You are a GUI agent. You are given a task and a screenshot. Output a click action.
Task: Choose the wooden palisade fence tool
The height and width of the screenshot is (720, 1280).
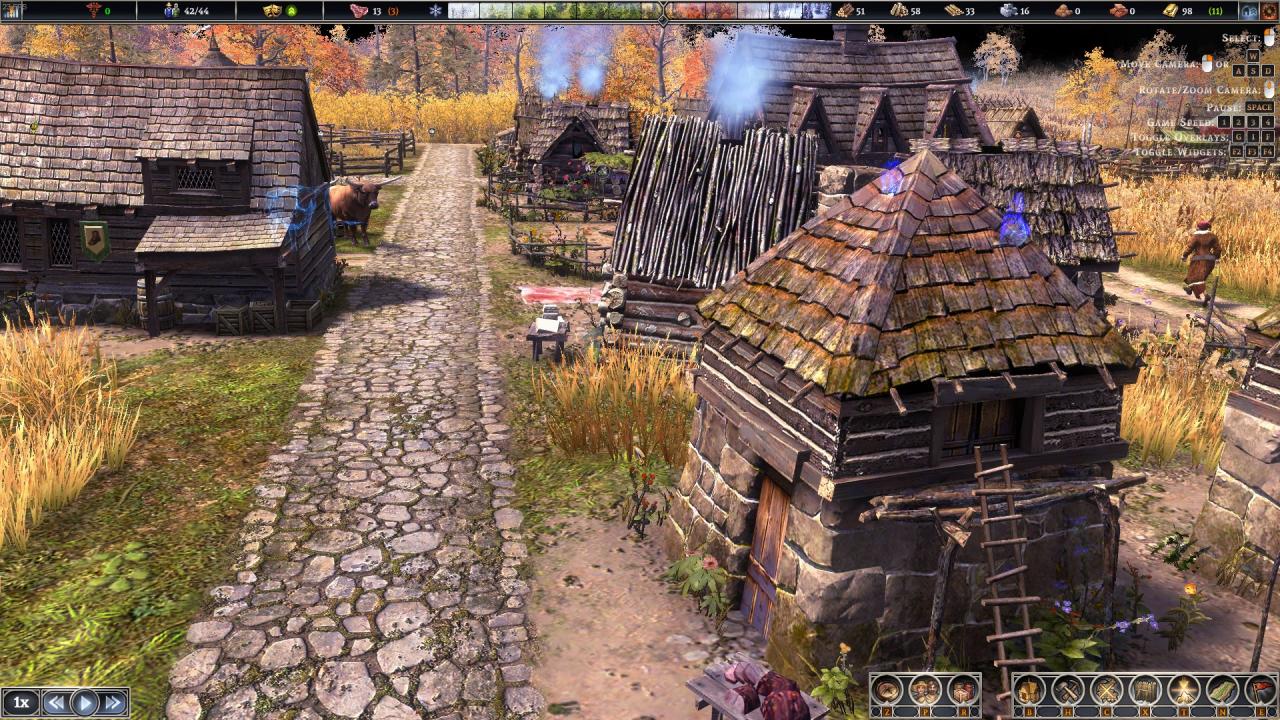click(x=1145, y=690)
